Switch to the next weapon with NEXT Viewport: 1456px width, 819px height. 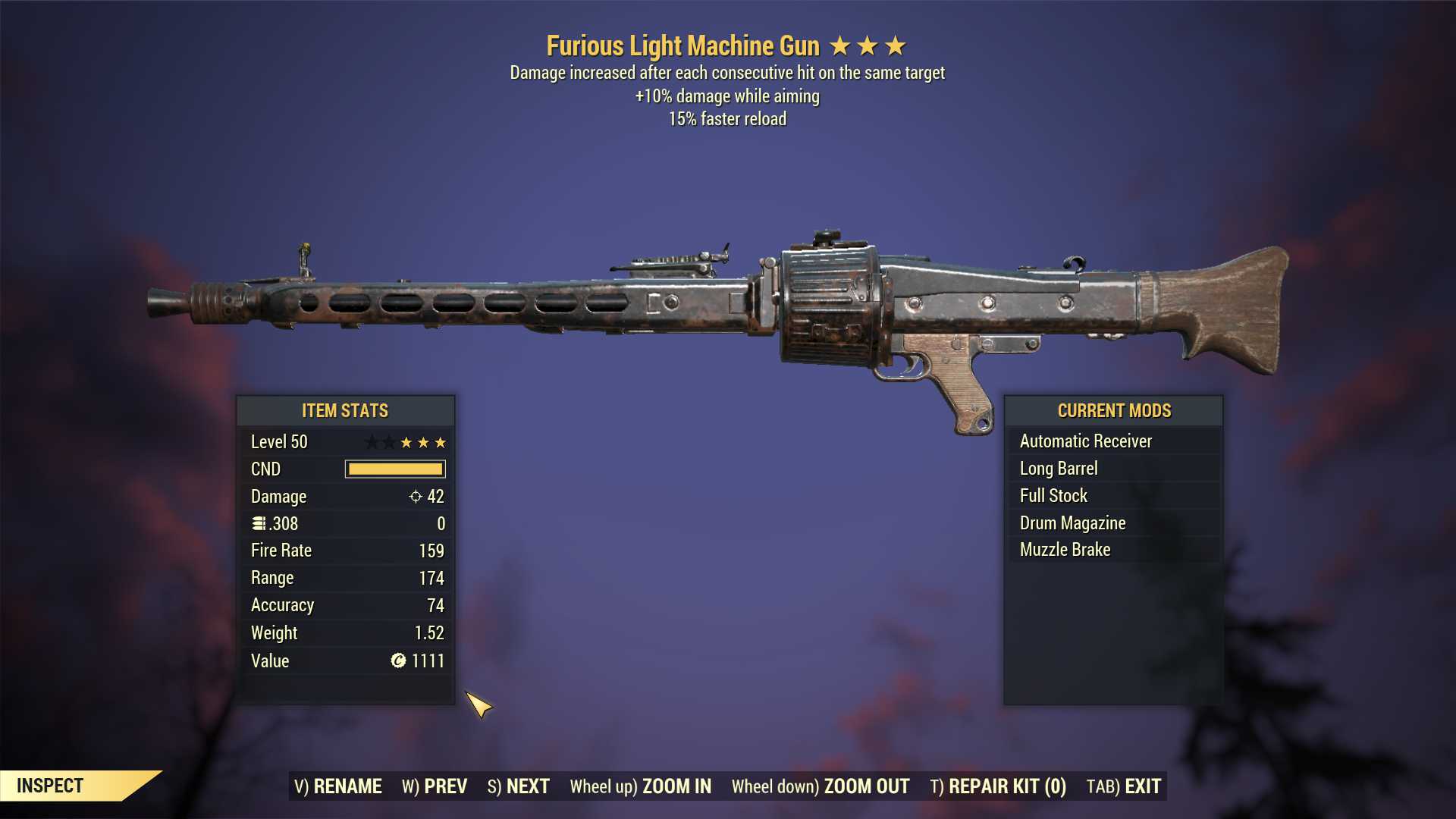519,786
